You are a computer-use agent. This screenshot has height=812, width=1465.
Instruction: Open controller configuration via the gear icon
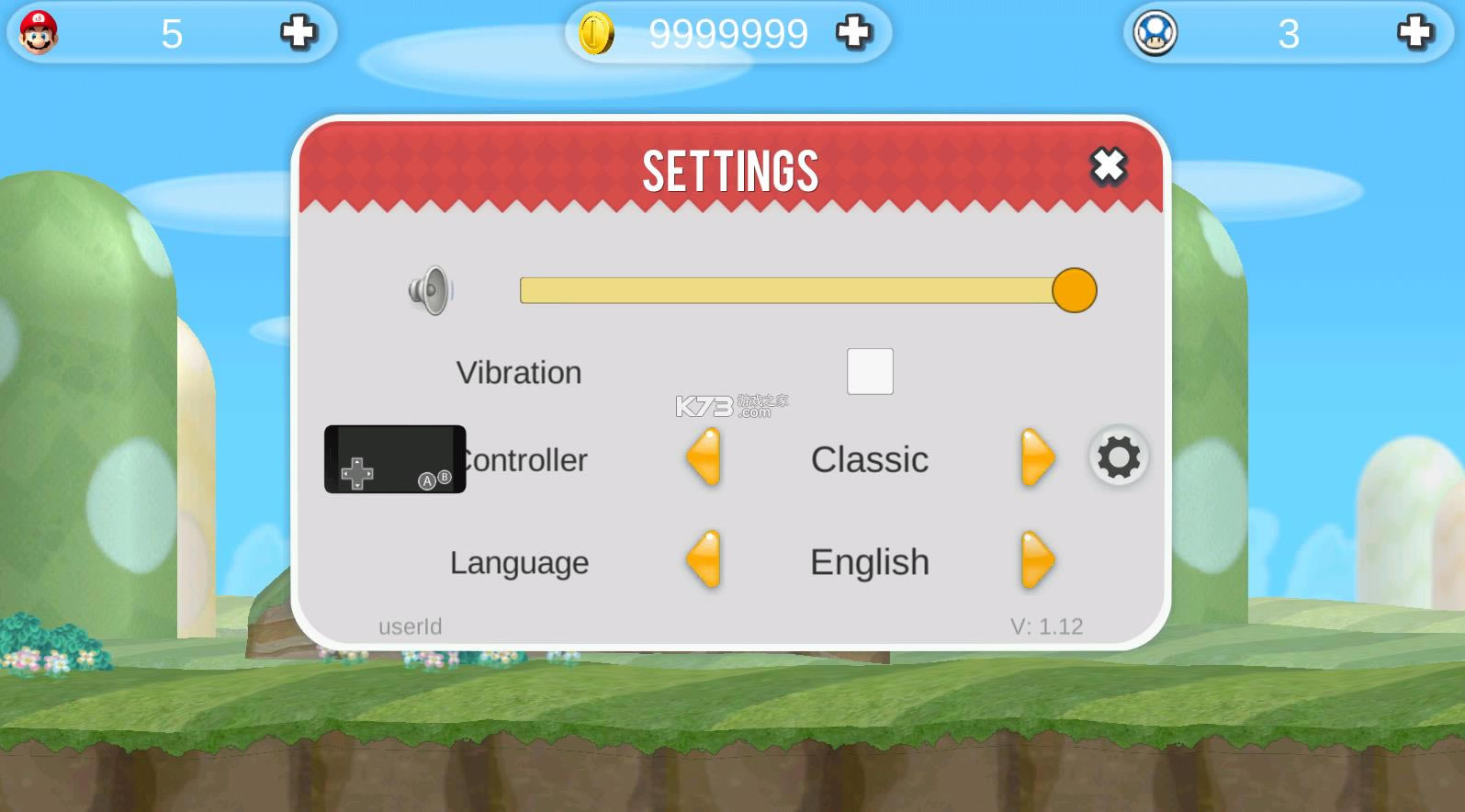tap(1117, 457)
